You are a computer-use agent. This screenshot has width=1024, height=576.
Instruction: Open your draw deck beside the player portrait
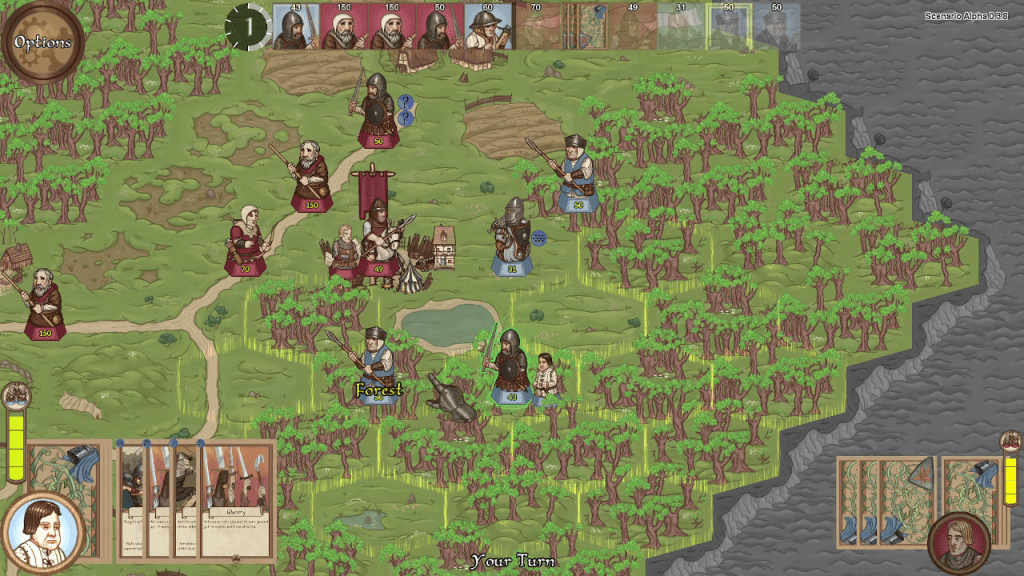coord(62,469)
